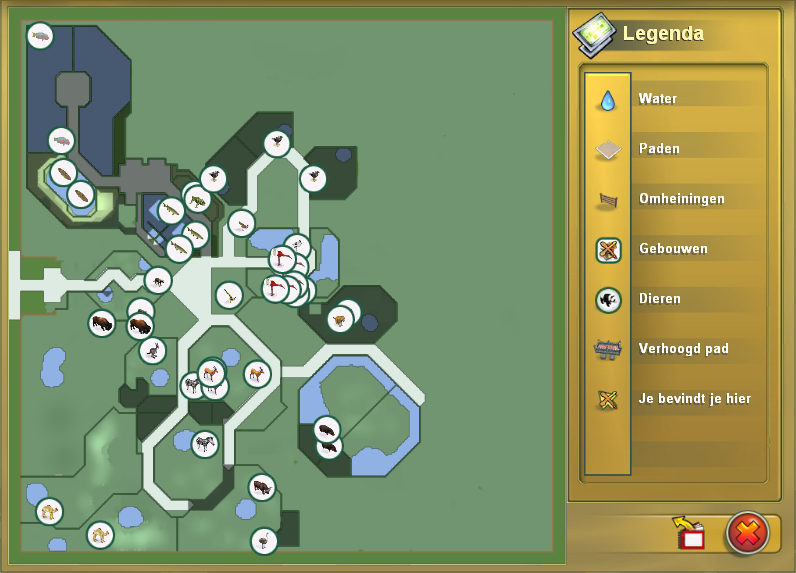
Task: Select the ostrich marker on the map
Action: pos(264,541)
